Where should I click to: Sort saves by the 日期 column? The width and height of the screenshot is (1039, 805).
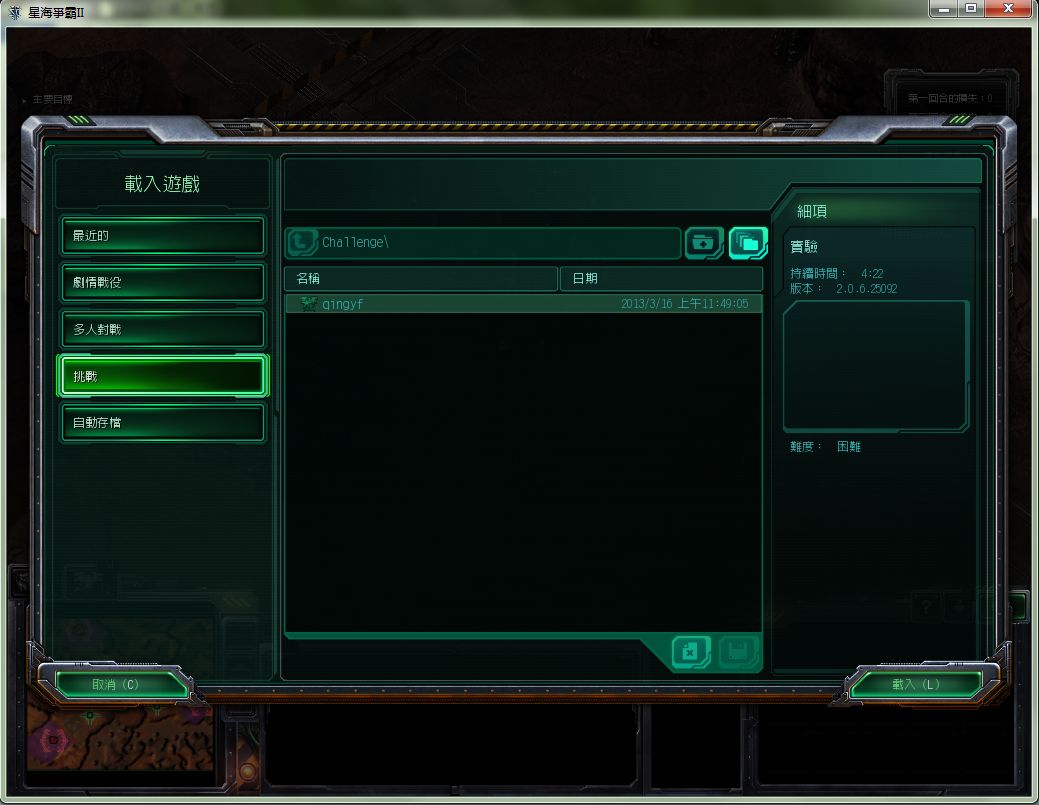tap(660, 278)
